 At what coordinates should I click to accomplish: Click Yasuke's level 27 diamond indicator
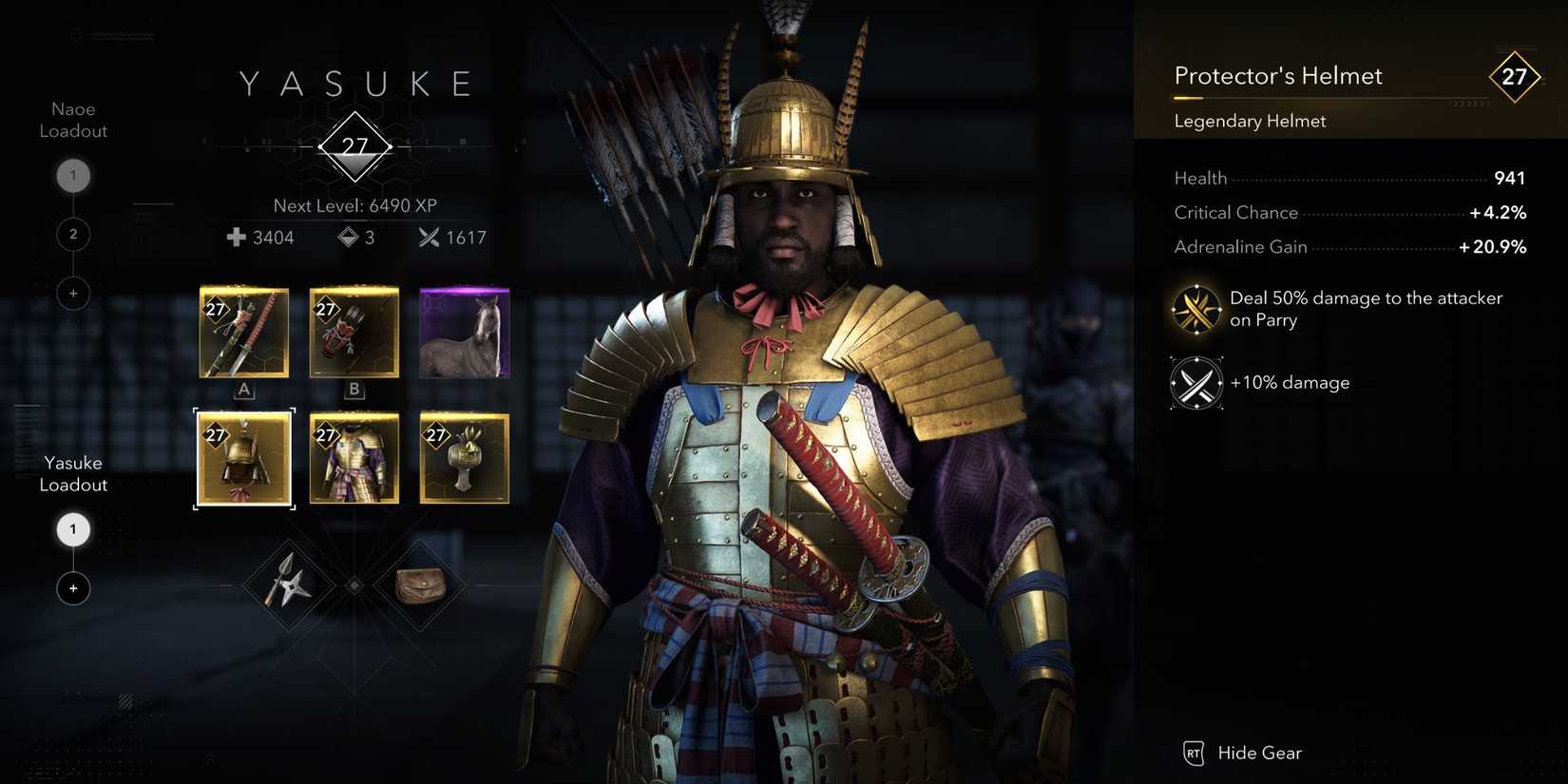click(354, 147)
